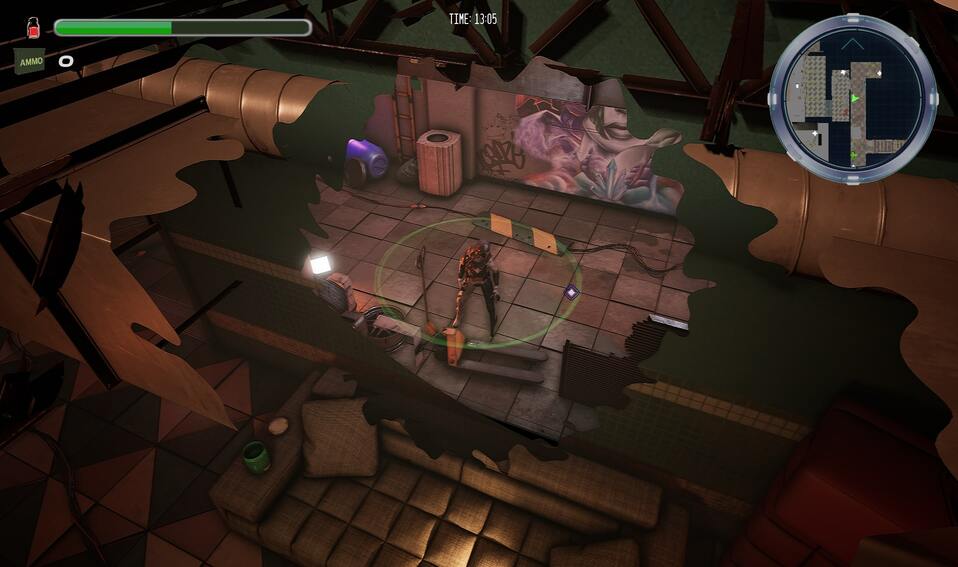Click the circular minimap
Image resolution: width=958 pixels, height=567 pixels.
pyautogui.click(x=852, y=98)
